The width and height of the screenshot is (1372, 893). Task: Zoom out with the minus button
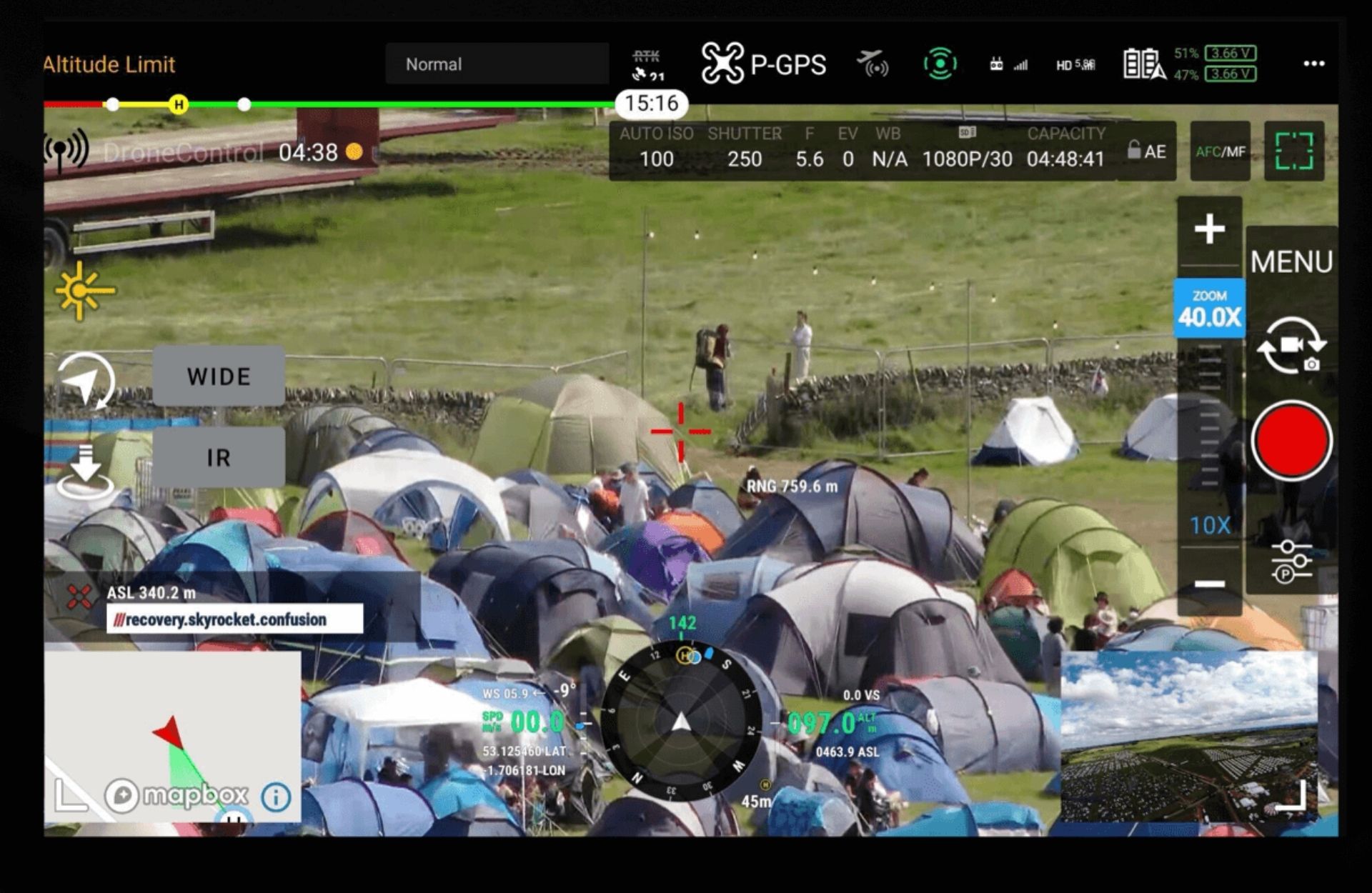pos(1209,584)
